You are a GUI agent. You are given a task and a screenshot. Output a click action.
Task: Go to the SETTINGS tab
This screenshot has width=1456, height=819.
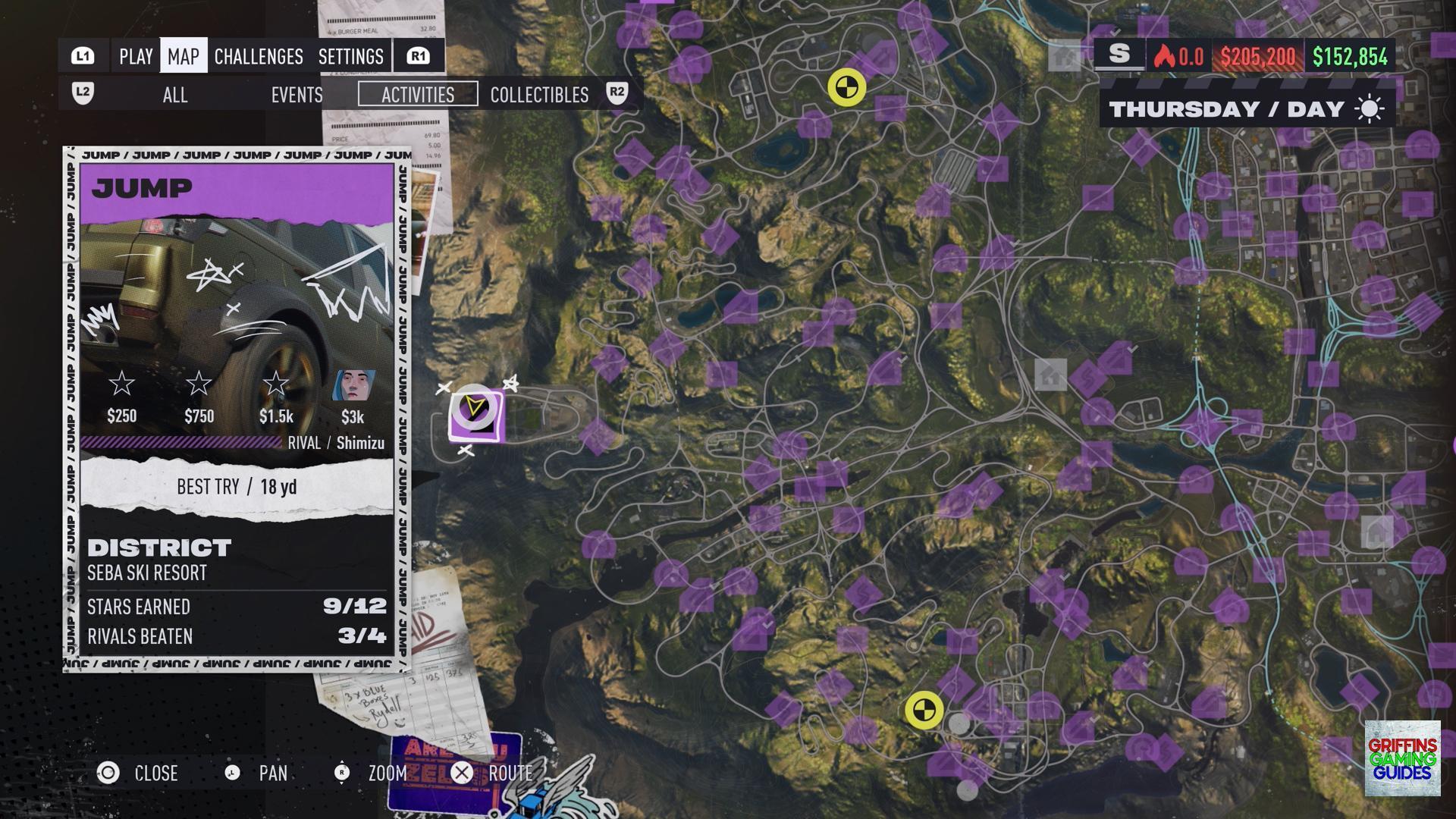point(350,56)
